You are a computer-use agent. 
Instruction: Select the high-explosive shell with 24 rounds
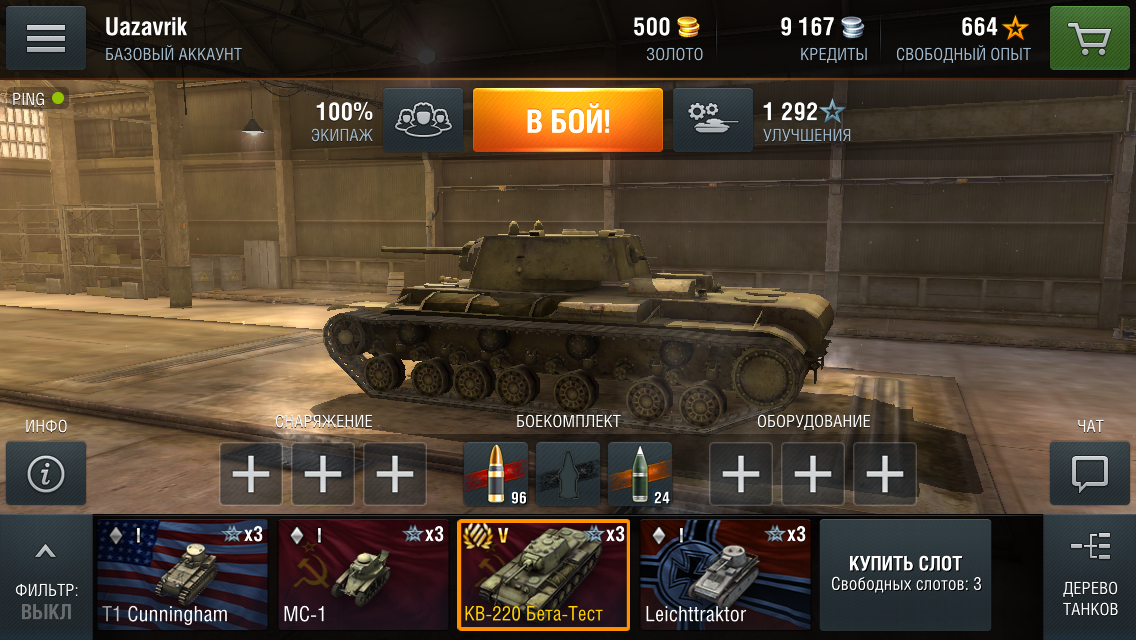coord(639,474)
